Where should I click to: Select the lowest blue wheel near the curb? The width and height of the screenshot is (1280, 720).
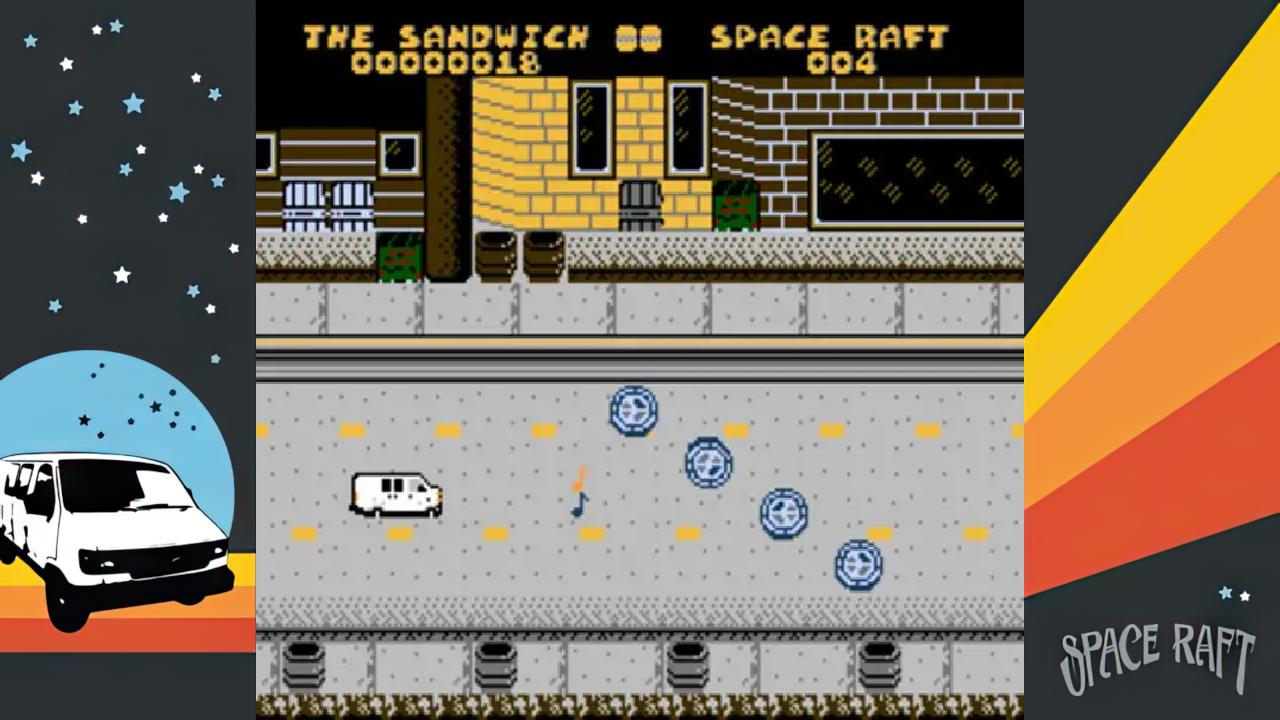[858, 563]
